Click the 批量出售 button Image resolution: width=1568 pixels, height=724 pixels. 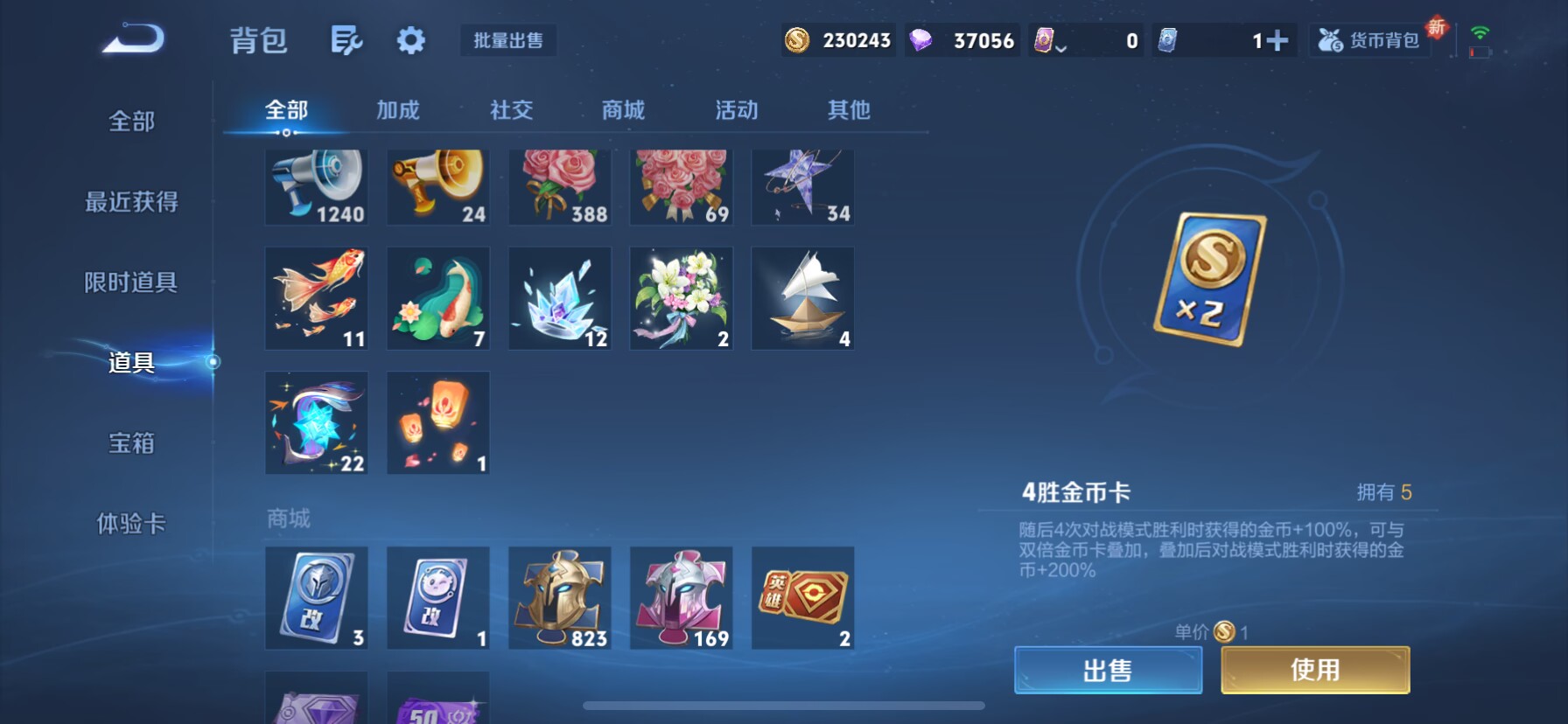(x=508, y=40)
